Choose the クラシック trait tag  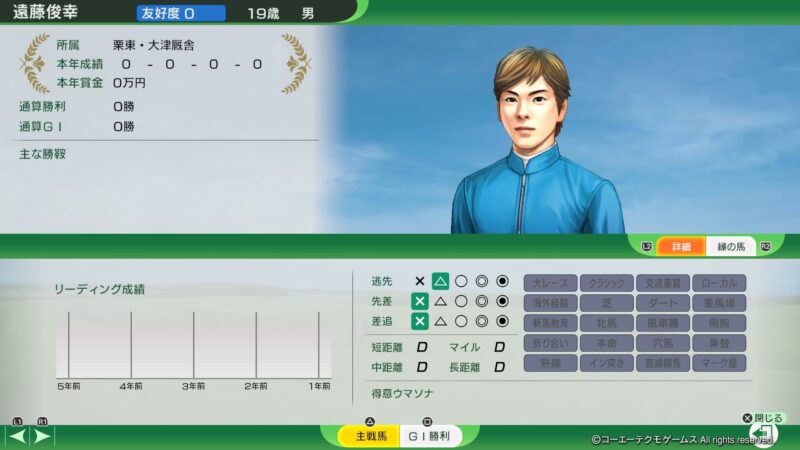tap(607, 283)
